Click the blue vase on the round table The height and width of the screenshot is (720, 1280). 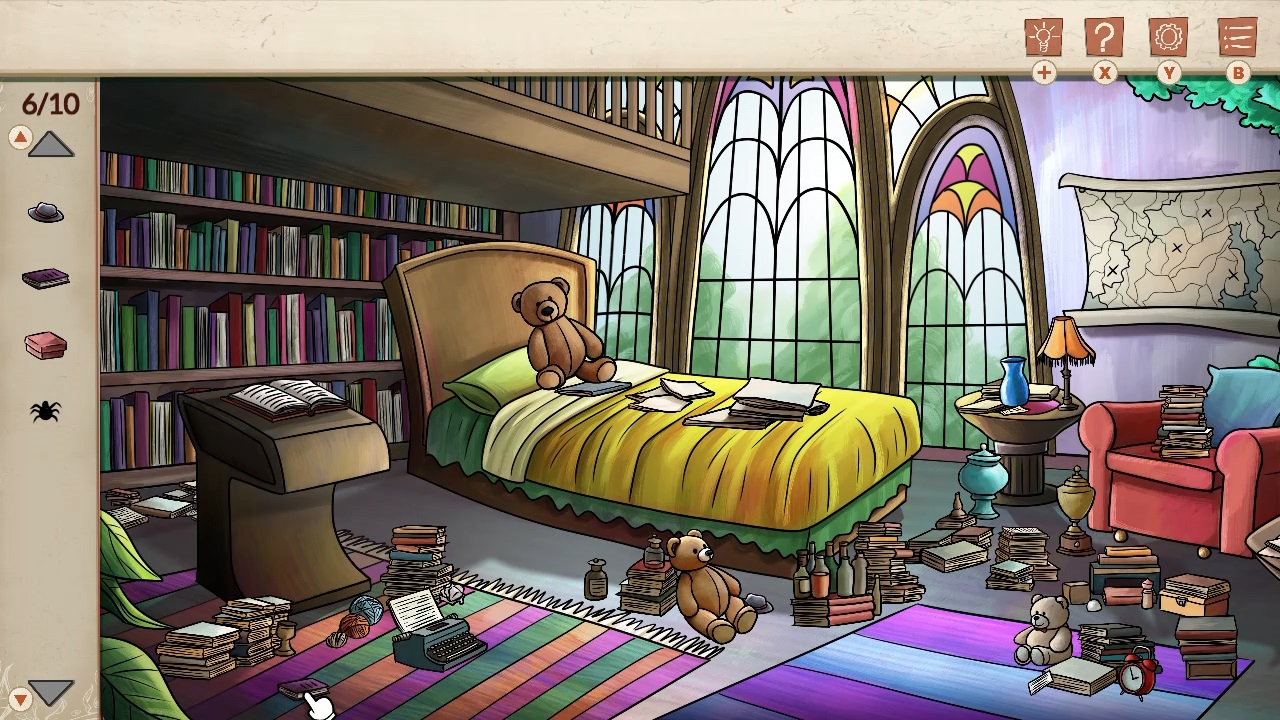pyautogui.click(x=1013, y=384)
